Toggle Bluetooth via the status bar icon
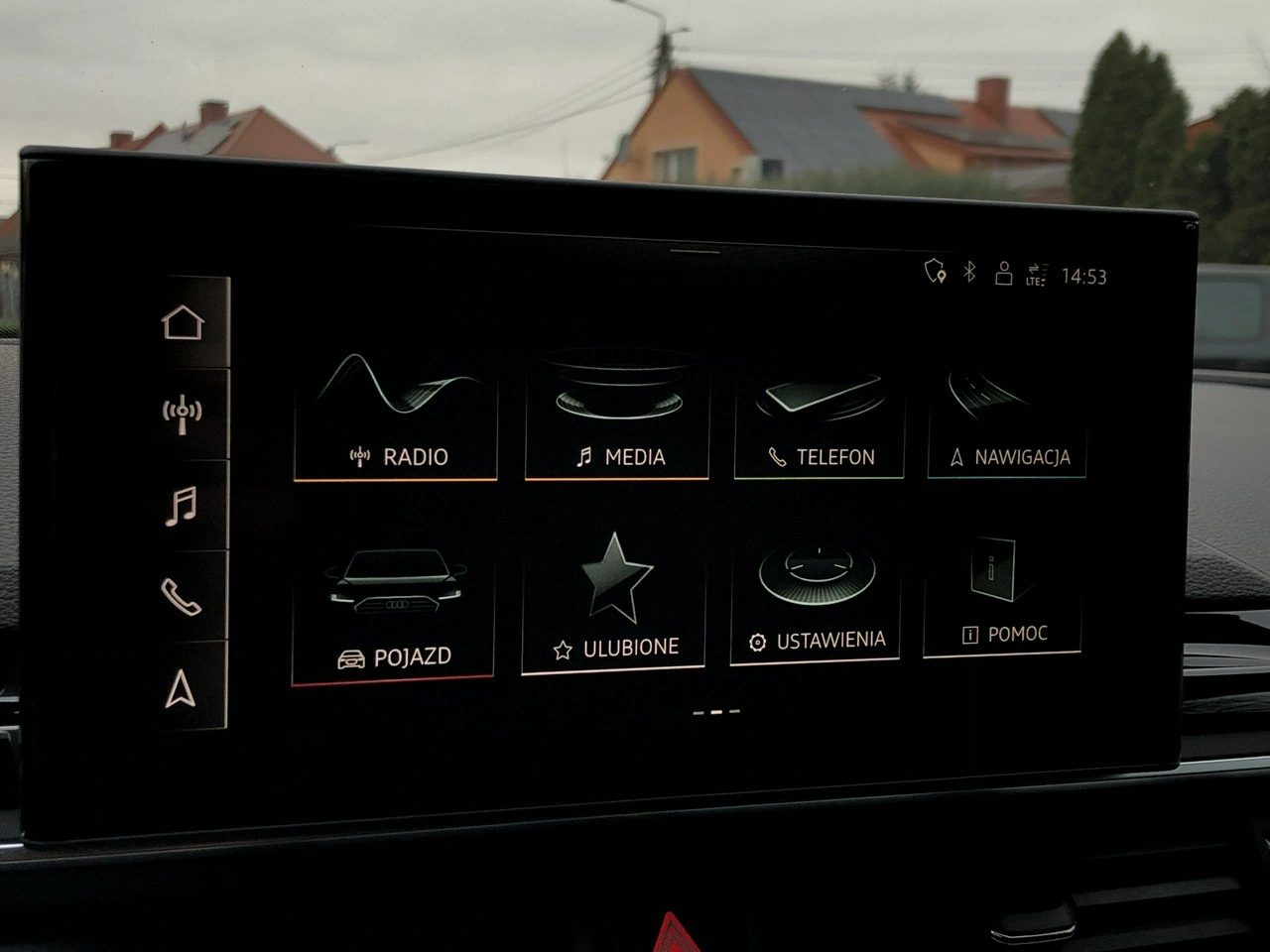 point(967,269)
